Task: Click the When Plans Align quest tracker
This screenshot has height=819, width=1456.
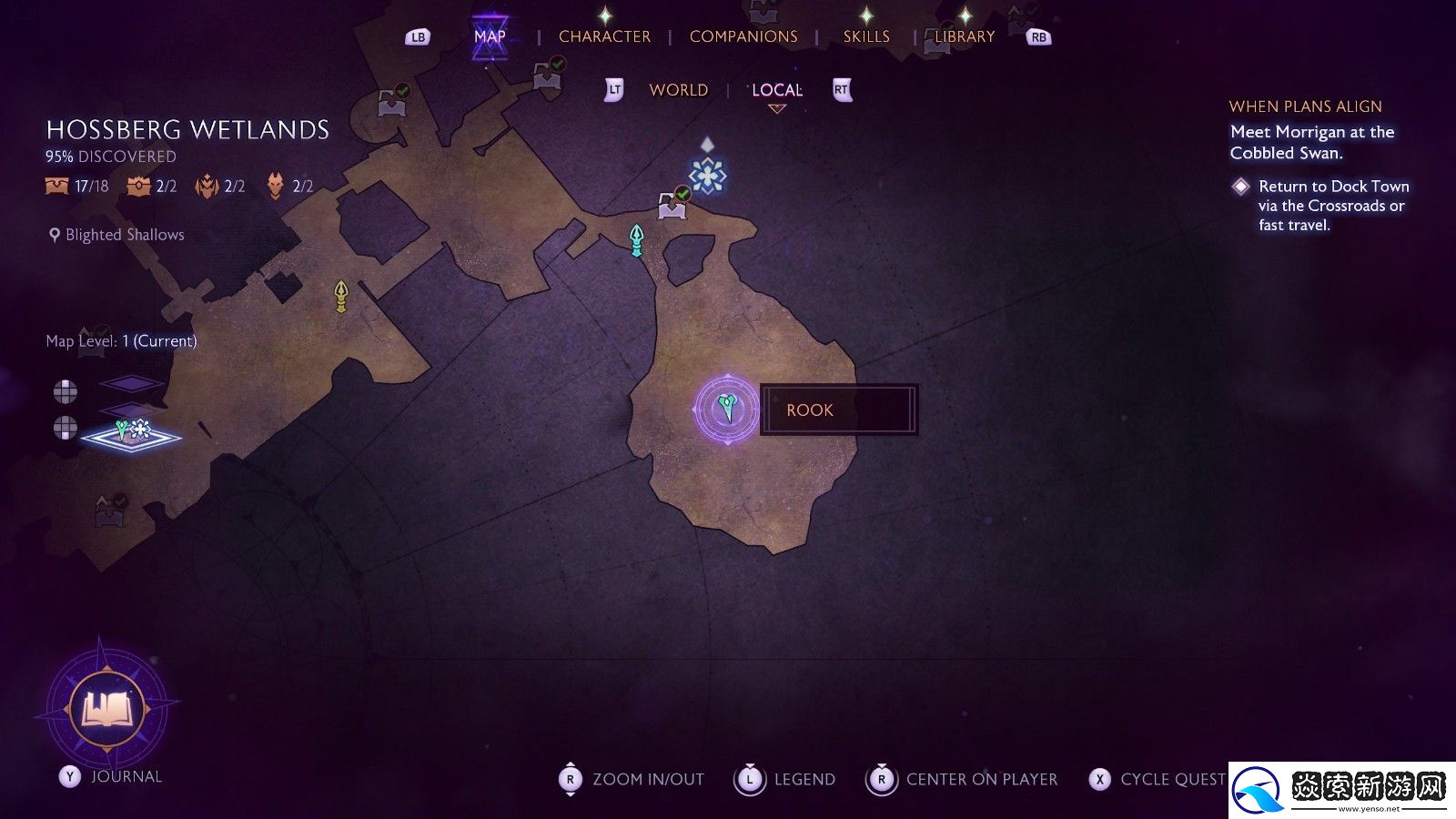Action: tap(1305, 106)
